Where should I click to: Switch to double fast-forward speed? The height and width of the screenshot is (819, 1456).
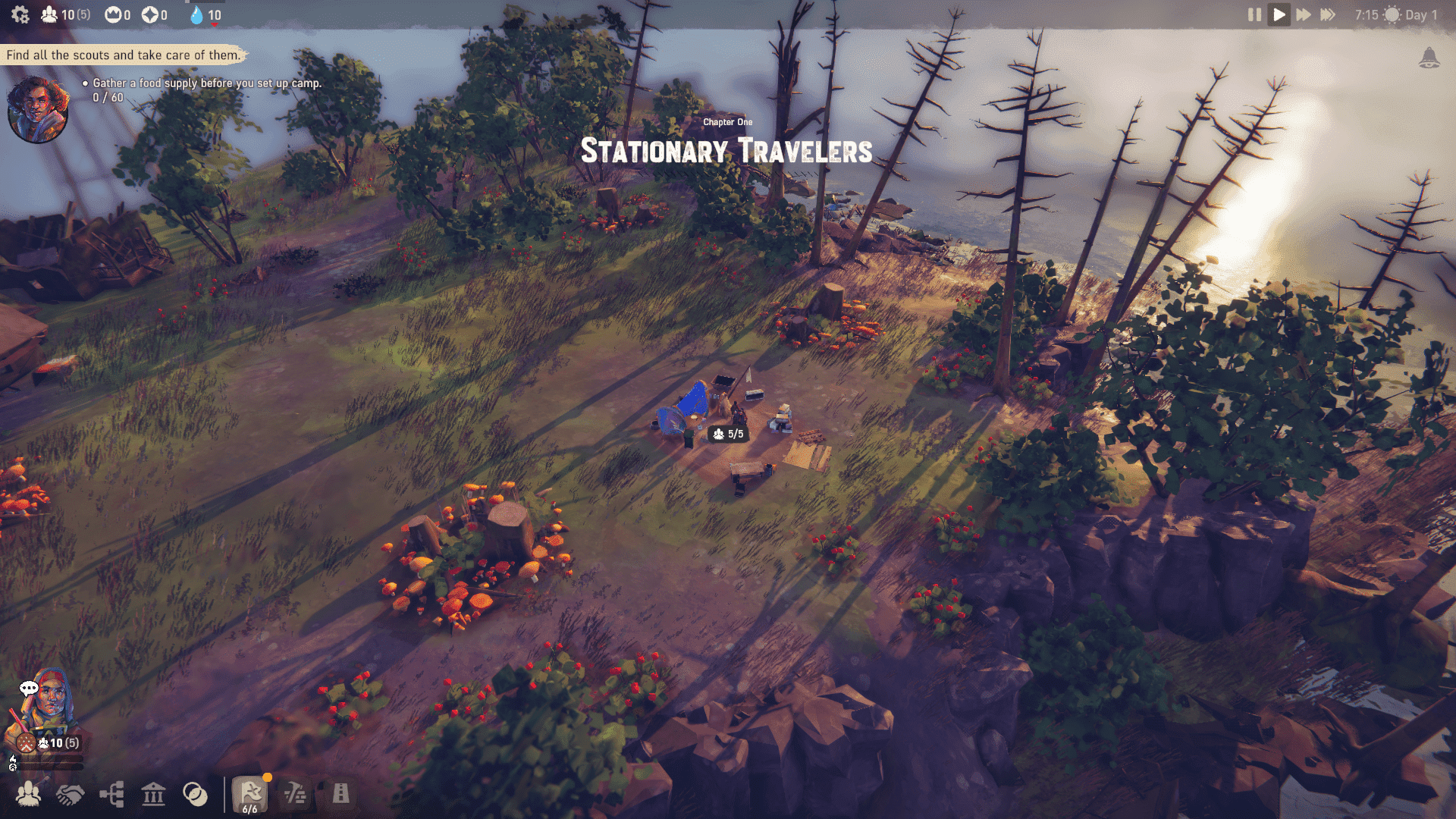click(x=1304, y=14)
